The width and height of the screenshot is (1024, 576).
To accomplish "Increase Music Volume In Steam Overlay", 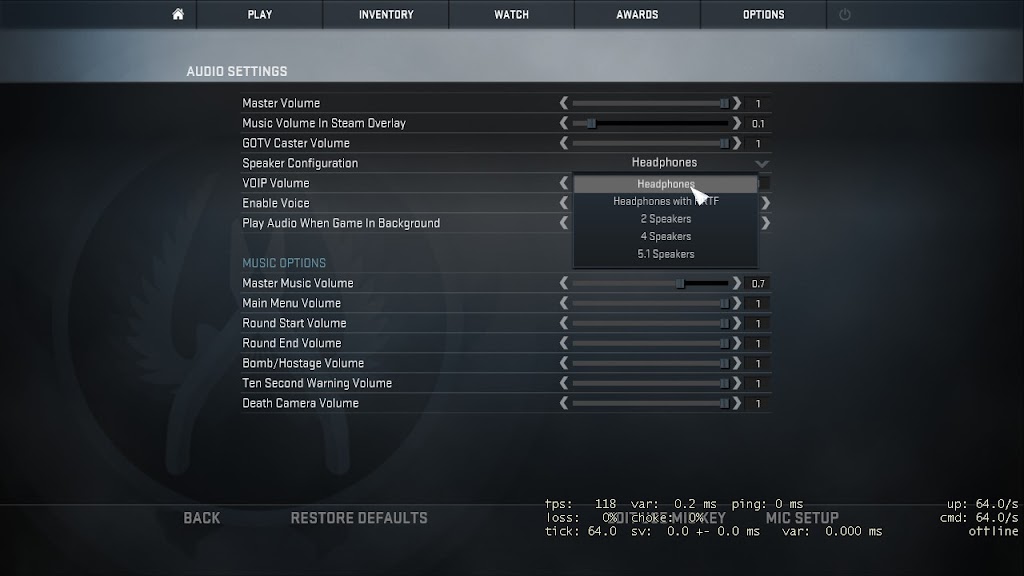I will click(x=737, y=123).
